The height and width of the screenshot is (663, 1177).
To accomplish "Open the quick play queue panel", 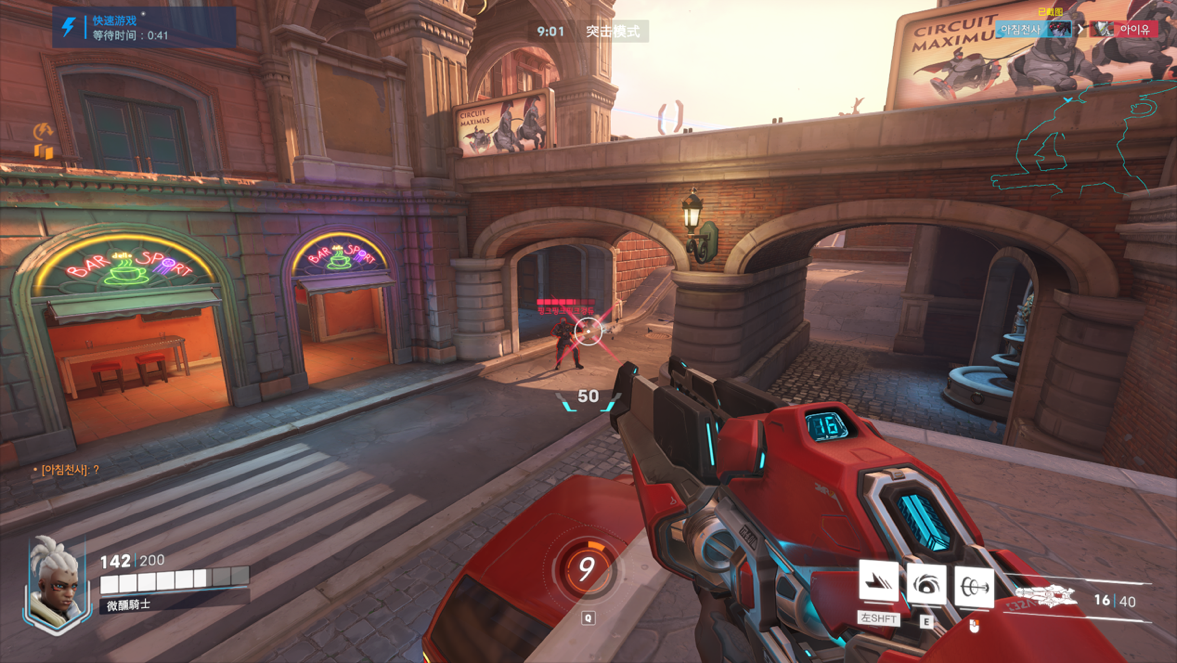I will 144,28.
